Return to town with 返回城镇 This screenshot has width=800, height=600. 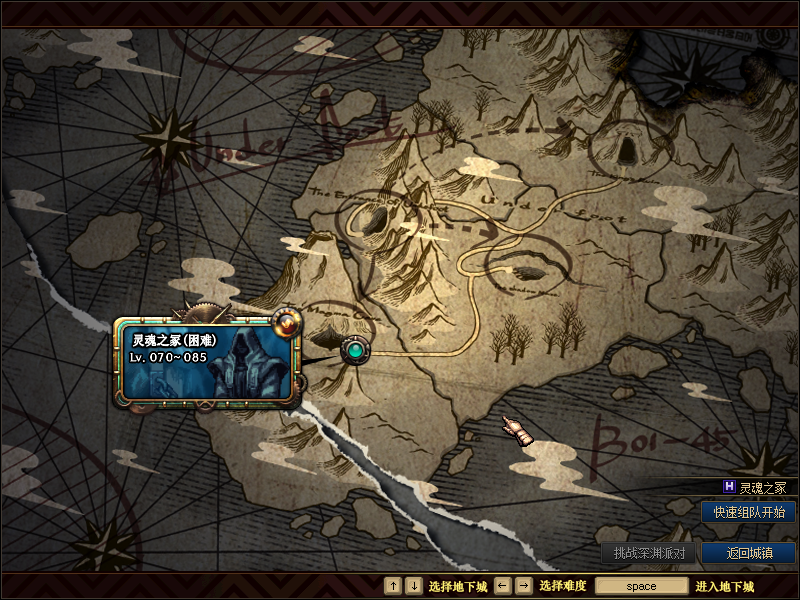pos(748,553)
